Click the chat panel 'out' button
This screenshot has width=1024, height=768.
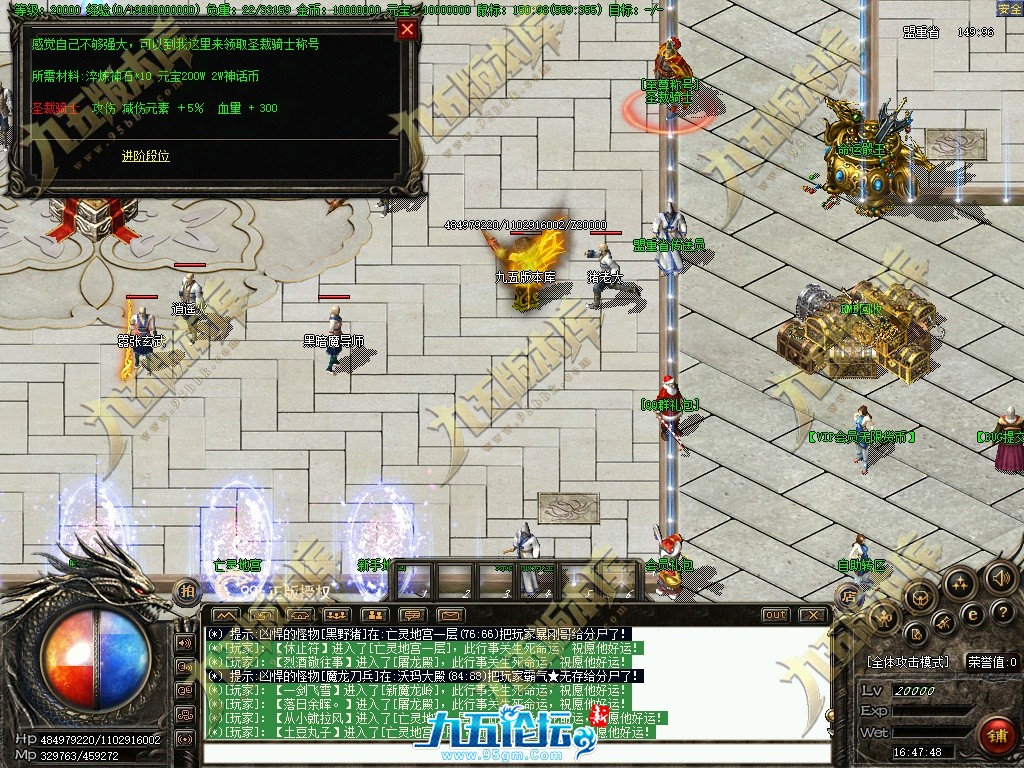pos(775,614)
